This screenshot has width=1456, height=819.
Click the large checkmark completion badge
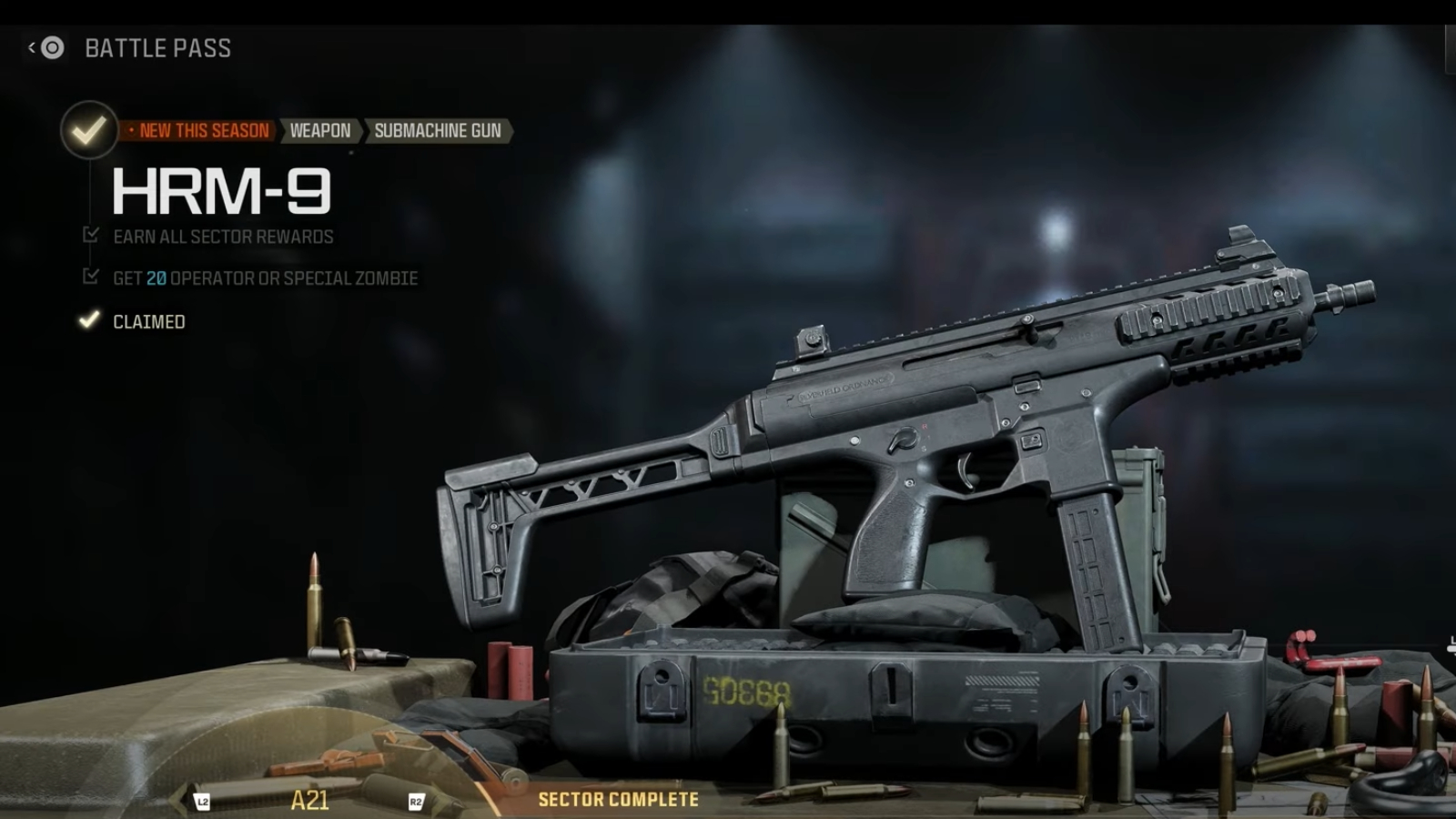pos(88,130)
